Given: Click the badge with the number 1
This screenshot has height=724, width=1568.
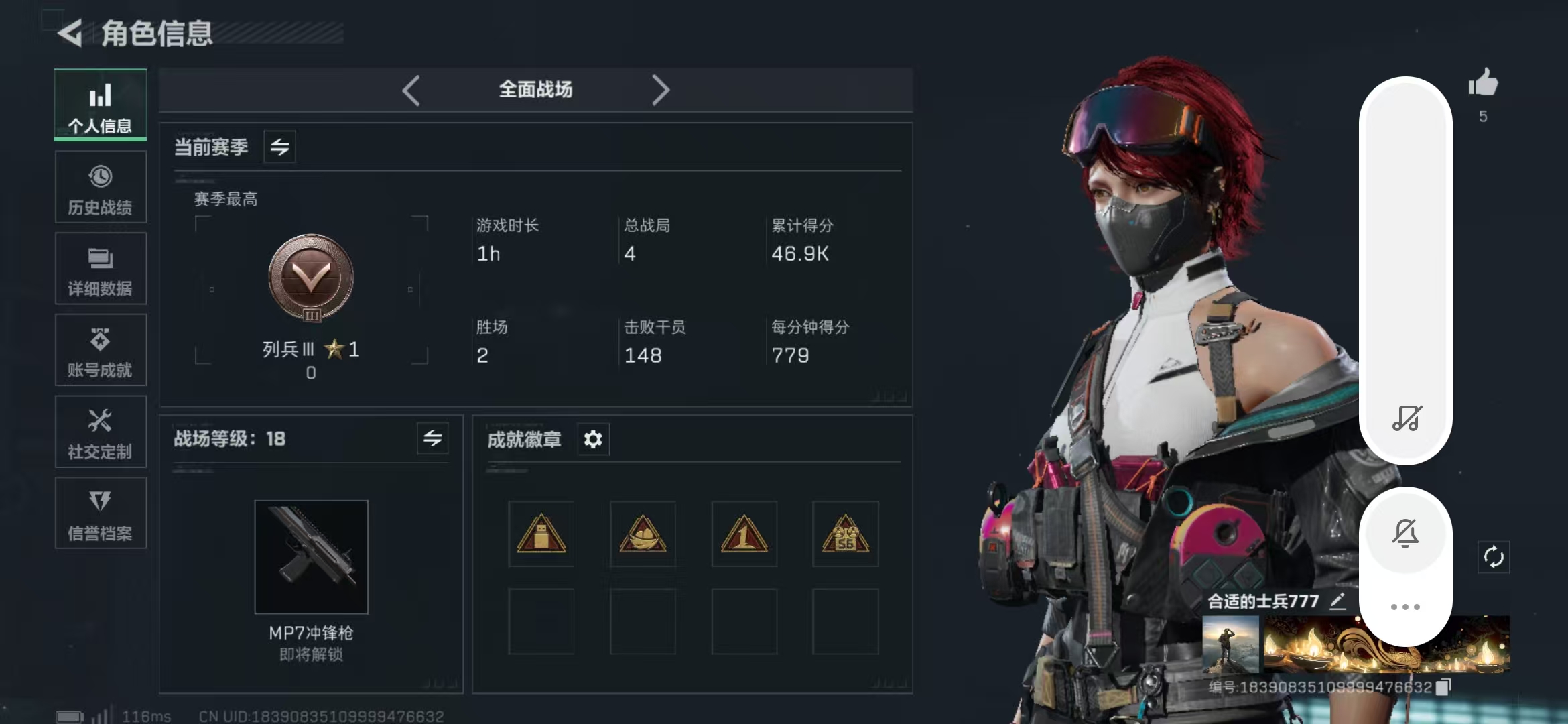Looking at the screenshot, I should (x=744, y=534).
